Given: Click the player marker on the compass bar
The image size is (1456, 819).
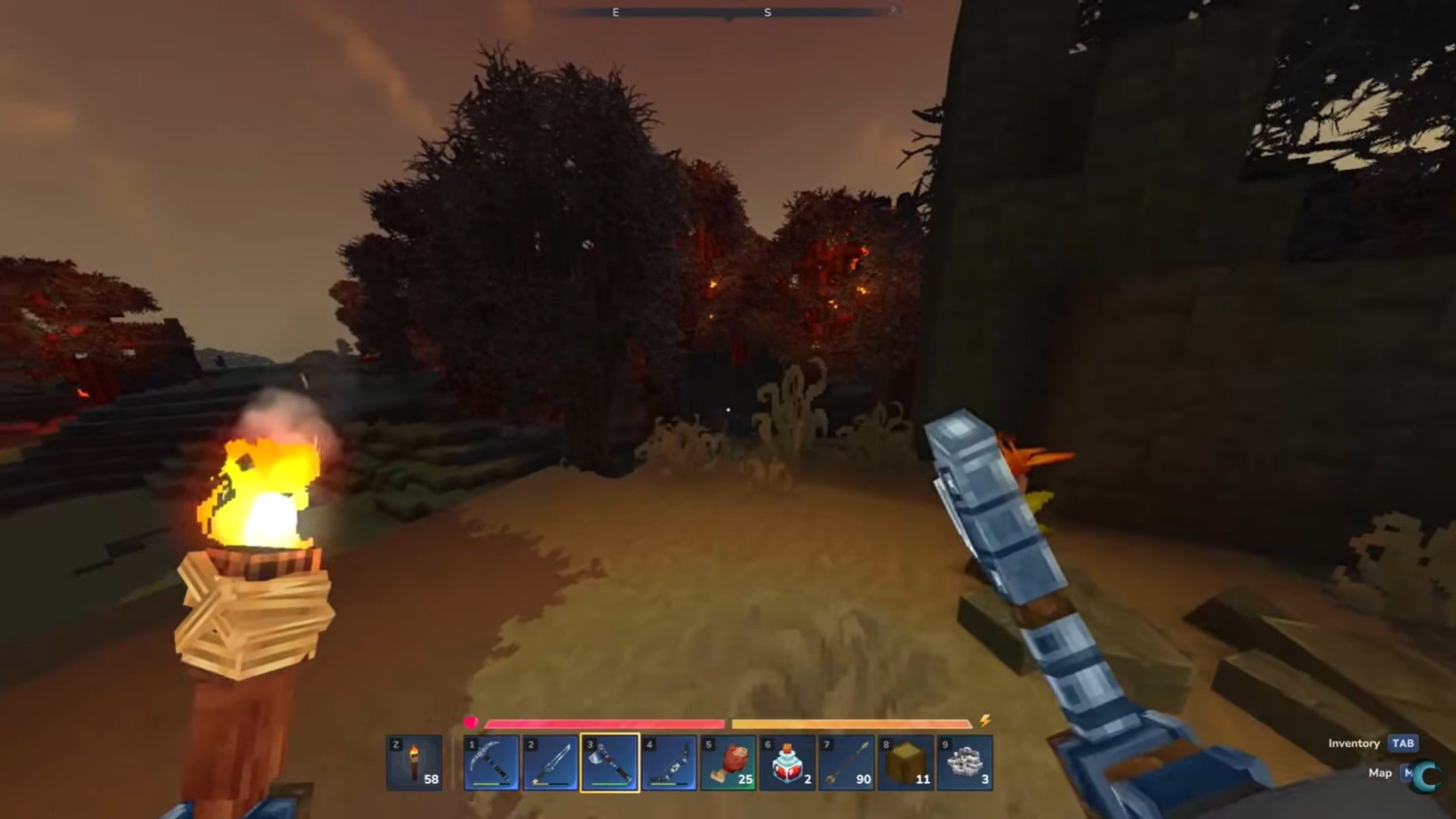Looking at the screenshot, I should pos(728,19).
